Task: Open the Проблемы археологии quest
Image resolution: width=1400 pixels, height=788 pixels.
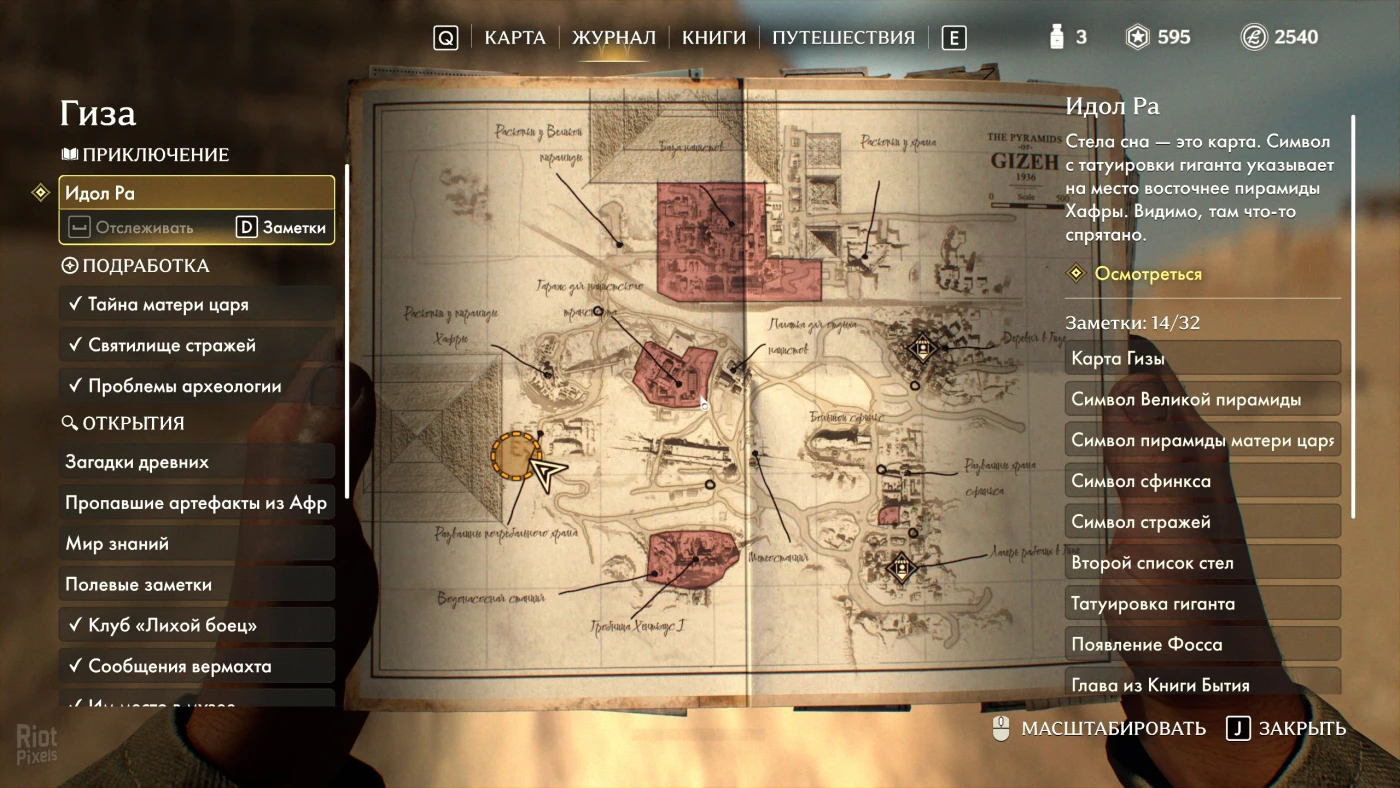Action: click(x=196, y=386)
